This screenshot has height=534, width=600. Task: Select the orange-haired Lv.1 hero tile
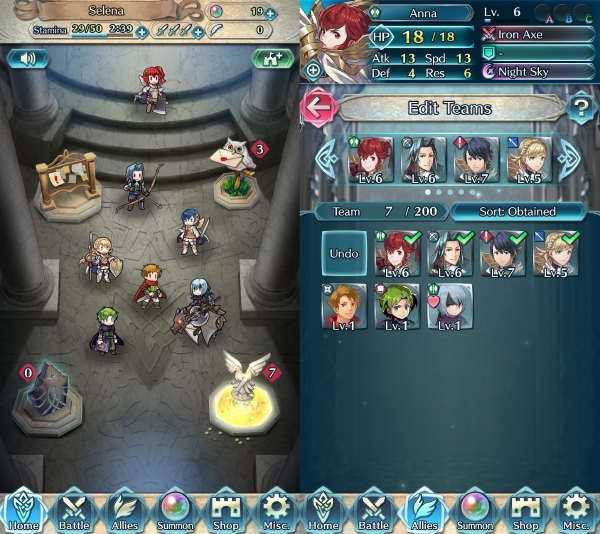[345, 305]
